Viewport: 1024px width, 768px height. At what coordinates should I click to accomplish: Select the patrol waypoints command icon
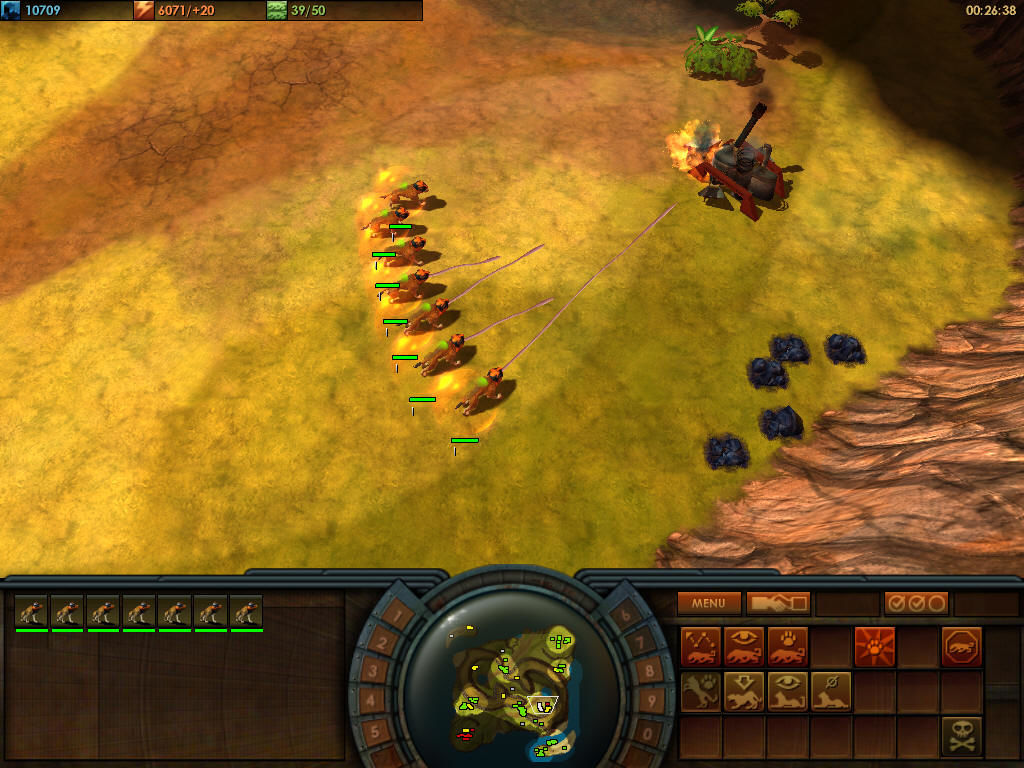(700, 647)
